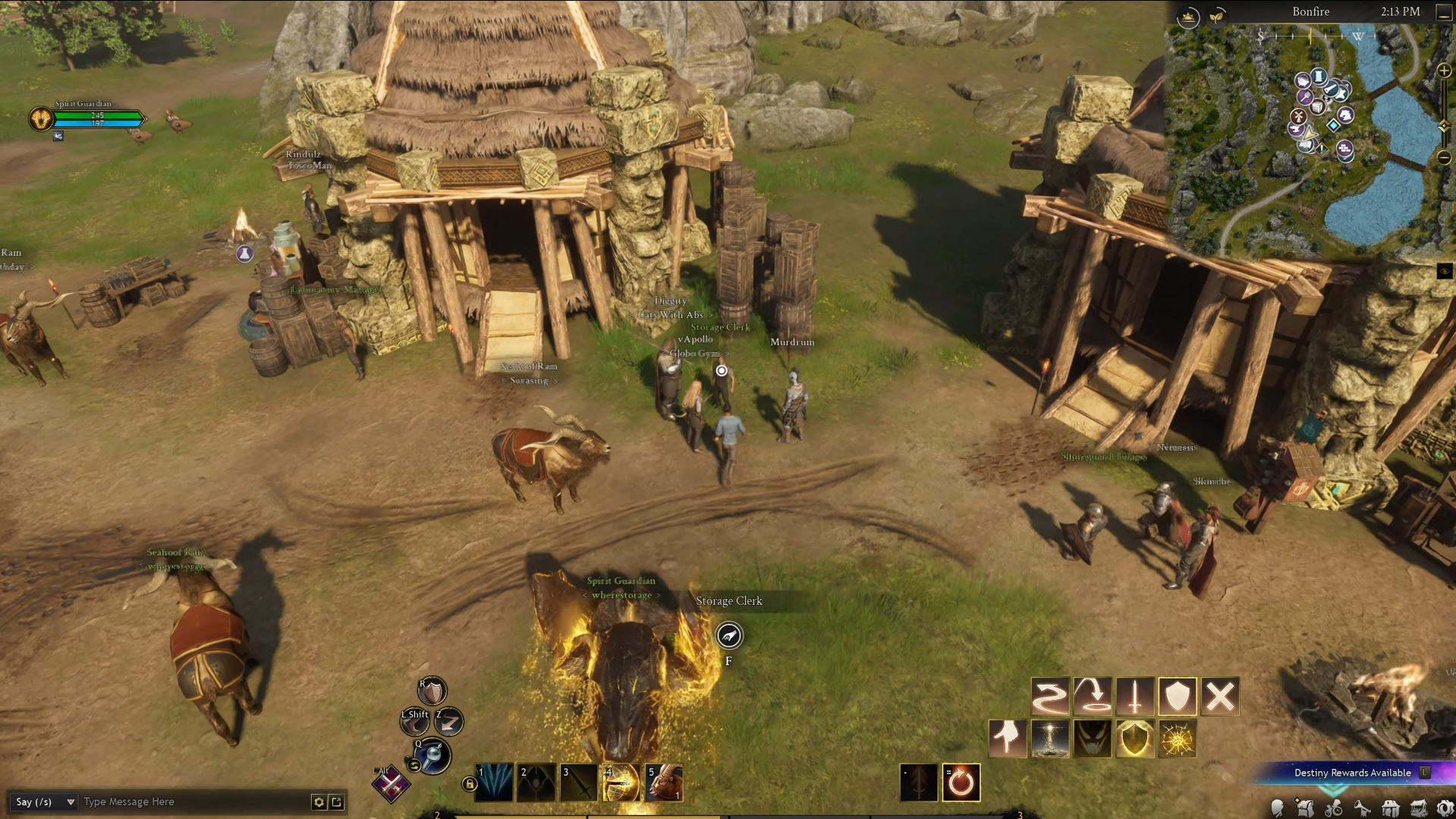Minimize the minimap panel

(1443, 12)
